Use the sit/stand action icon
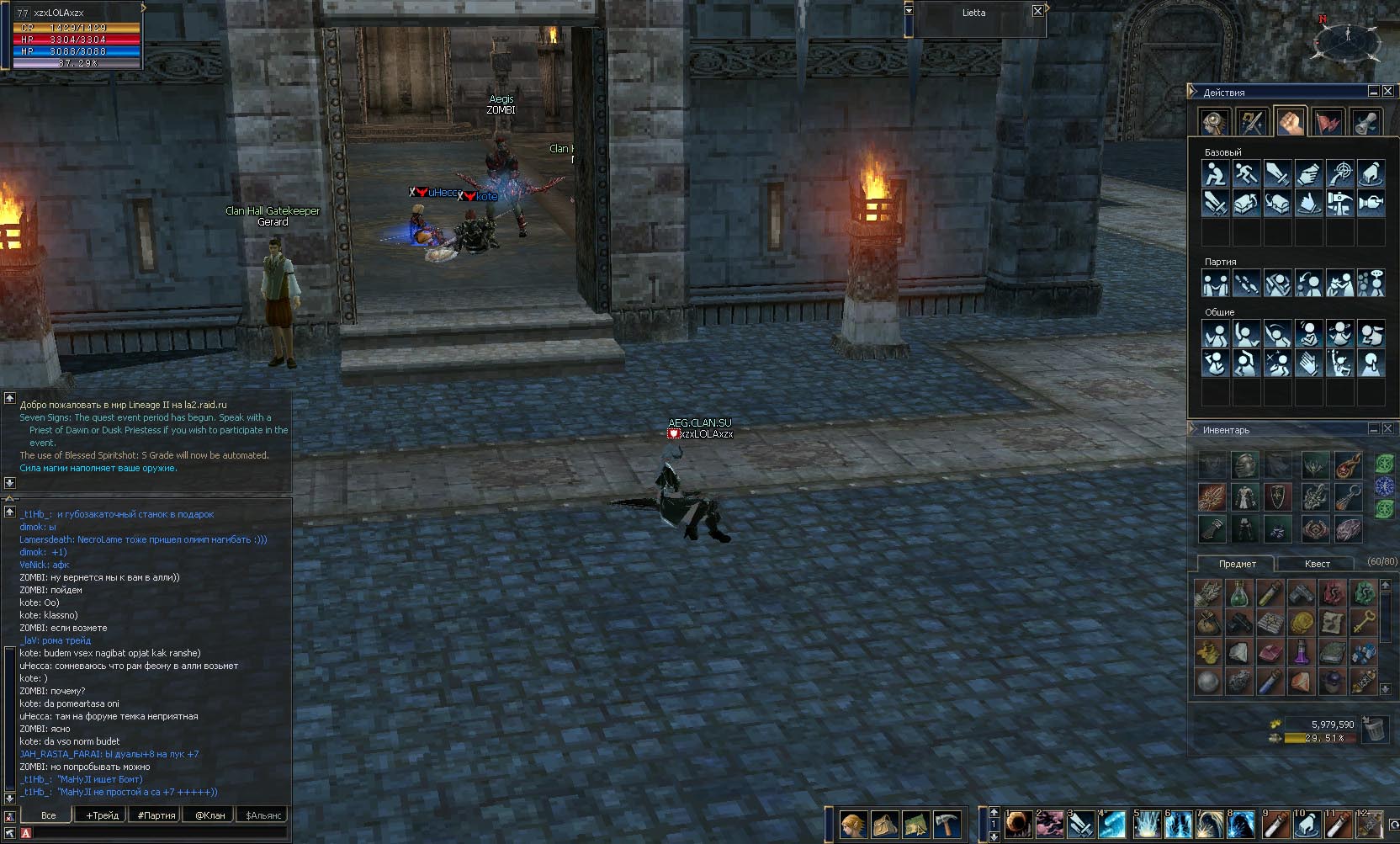Image resolution: width=1400 pixels, height=844 pixels. [x=1214, y=174]
